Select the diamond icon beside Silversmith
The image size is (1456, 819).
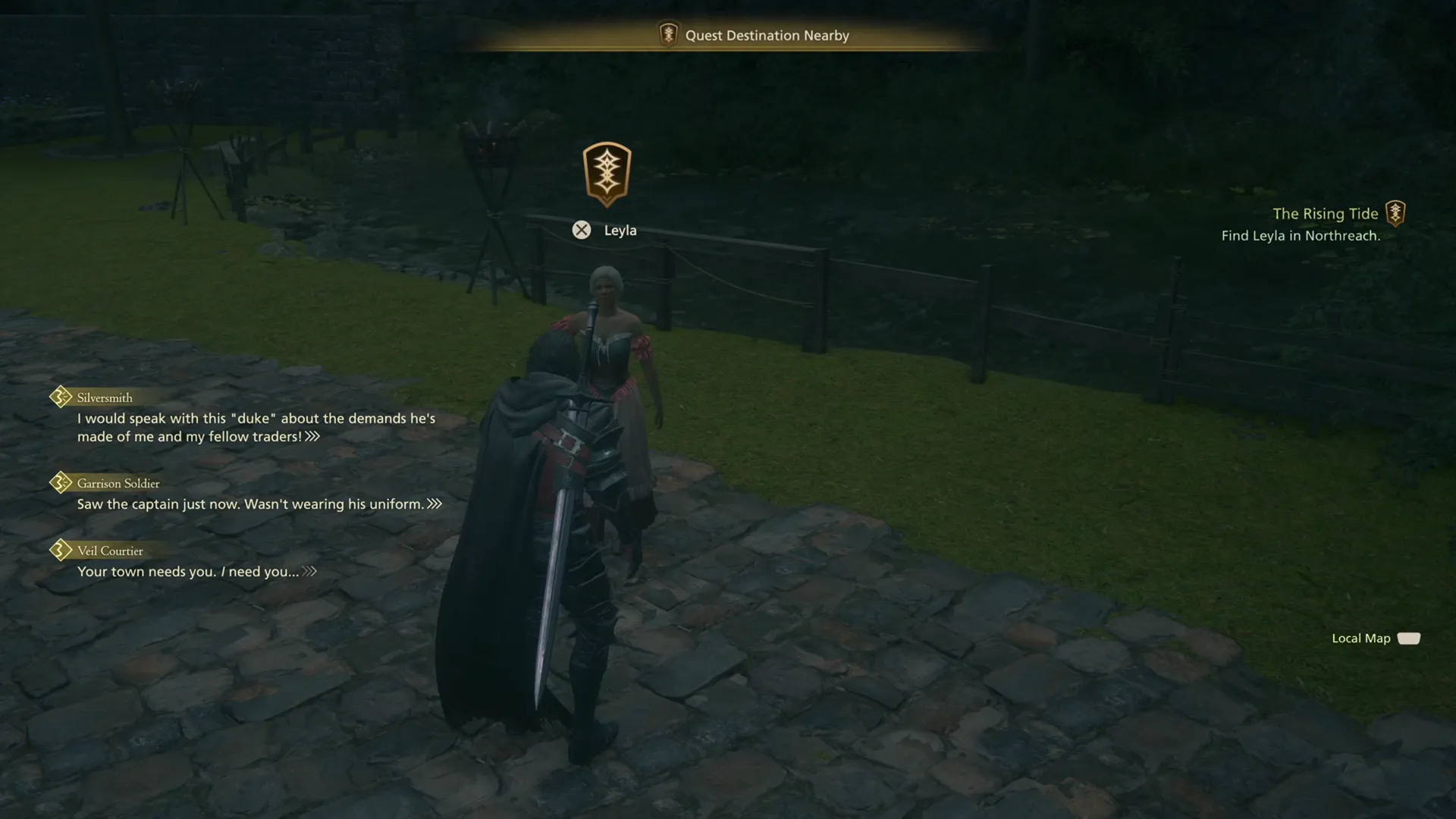(60, 397)
